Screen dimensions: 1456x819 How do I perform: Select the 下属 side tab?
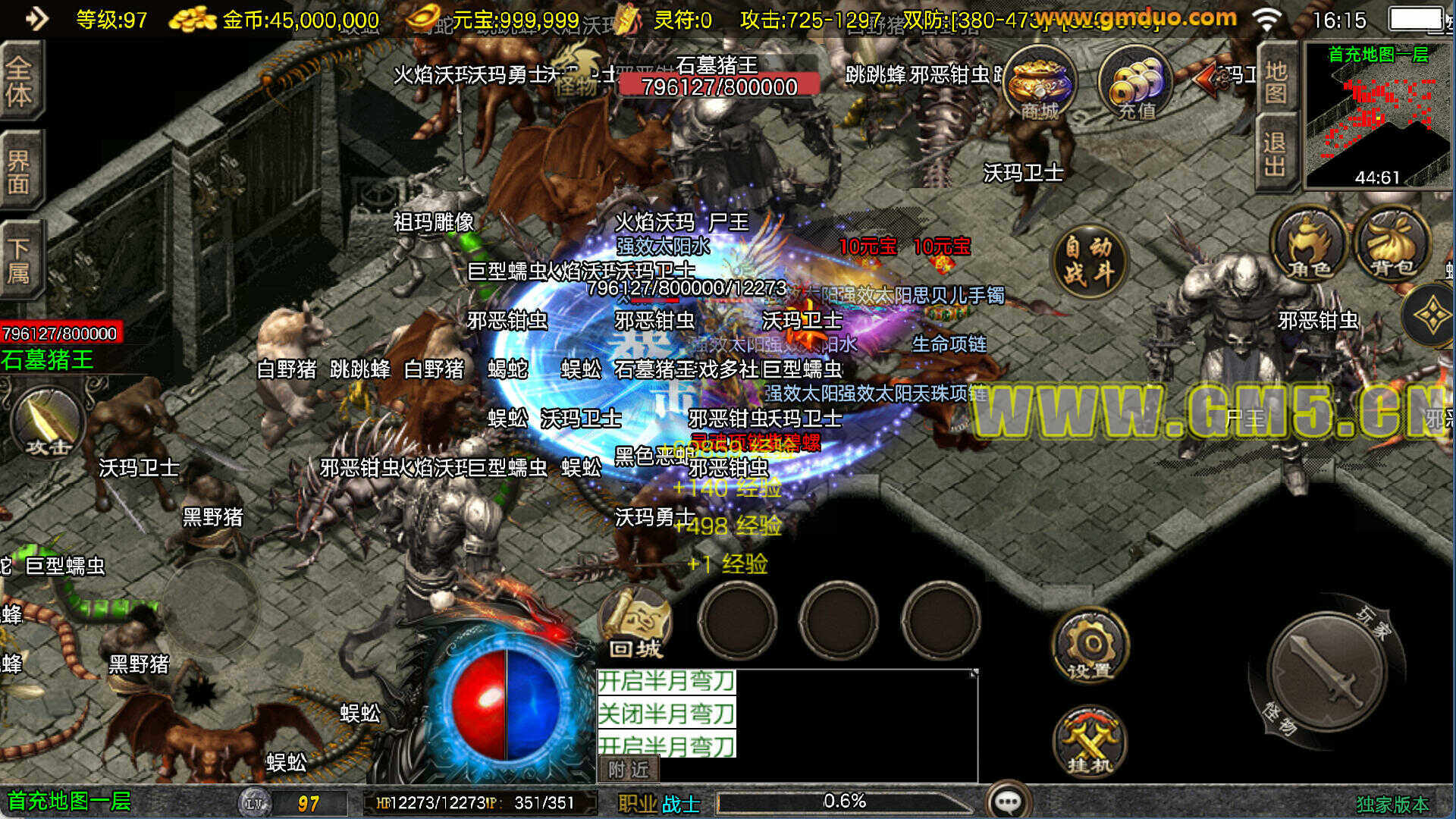coord(20,259)
